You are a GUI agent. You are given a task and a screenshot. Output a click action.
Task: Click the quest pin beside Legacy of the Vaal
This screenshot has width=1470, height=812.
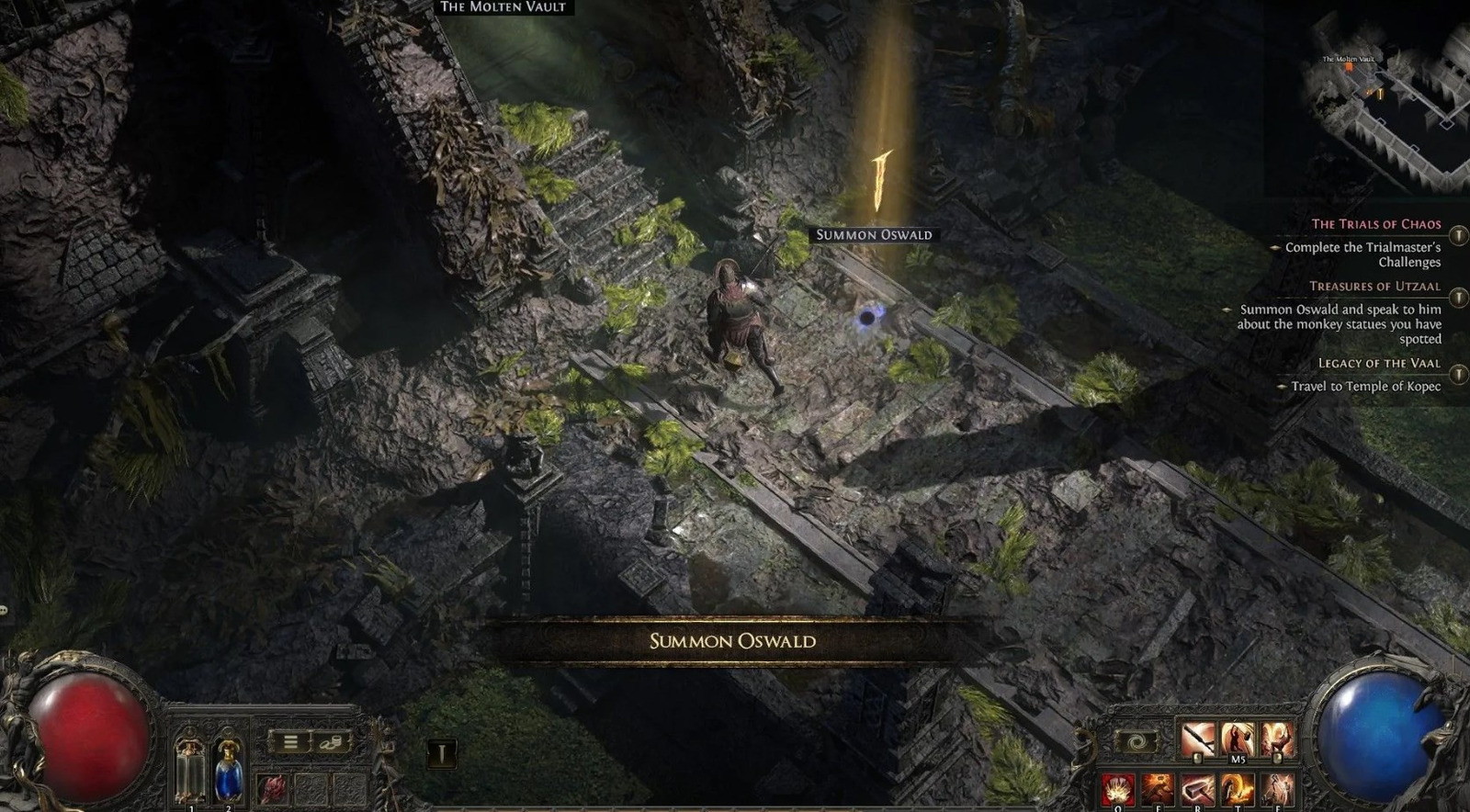coord(1458,374)
